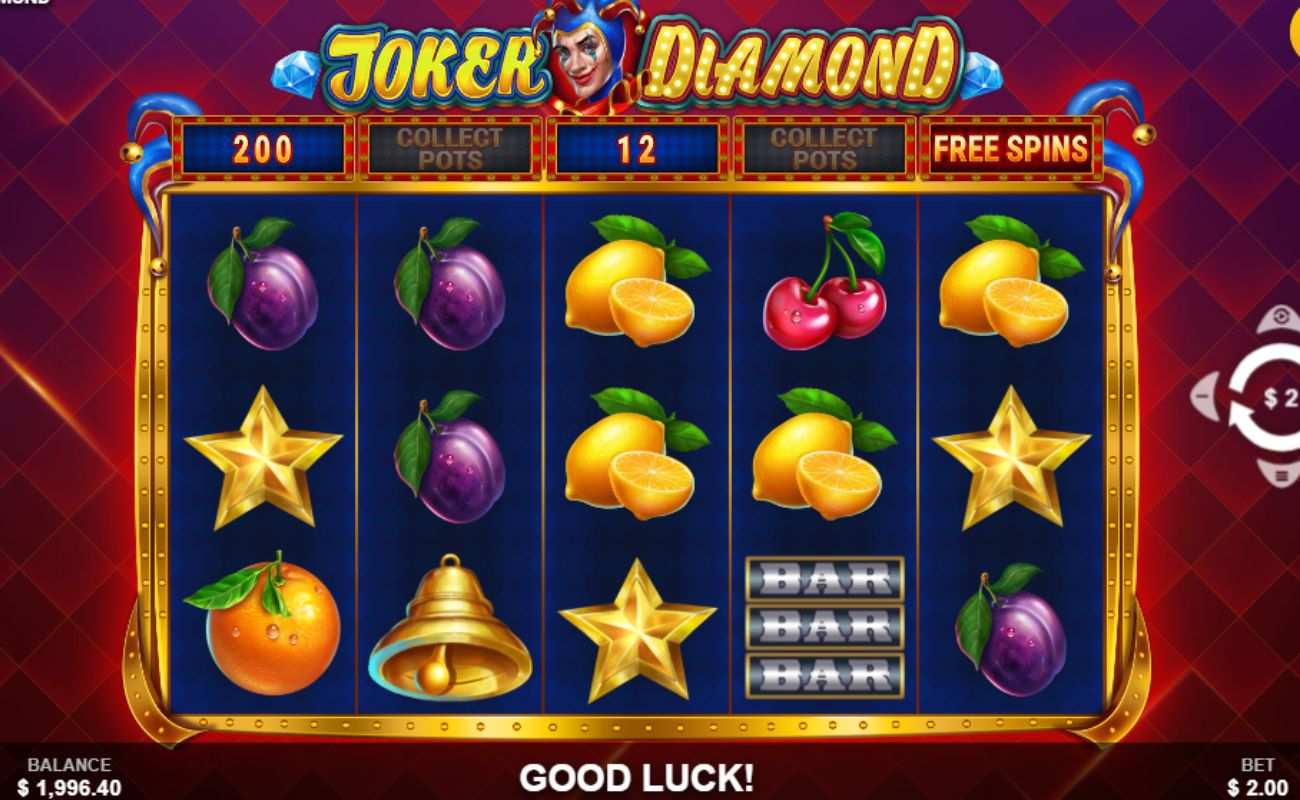This screenshot has width=1300, height=800.
Task: Click the 12 counter display
Action: click(x=635, y=149)
